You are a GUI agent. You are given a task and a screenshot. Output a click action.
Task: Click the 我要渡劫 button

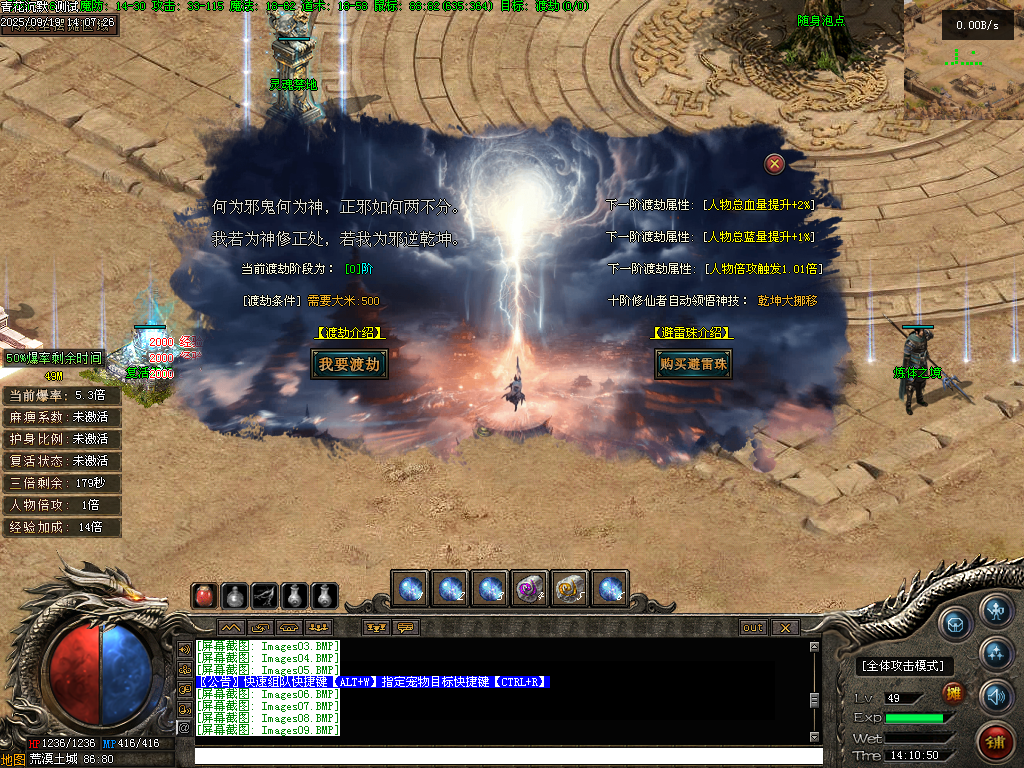(349, 365)
